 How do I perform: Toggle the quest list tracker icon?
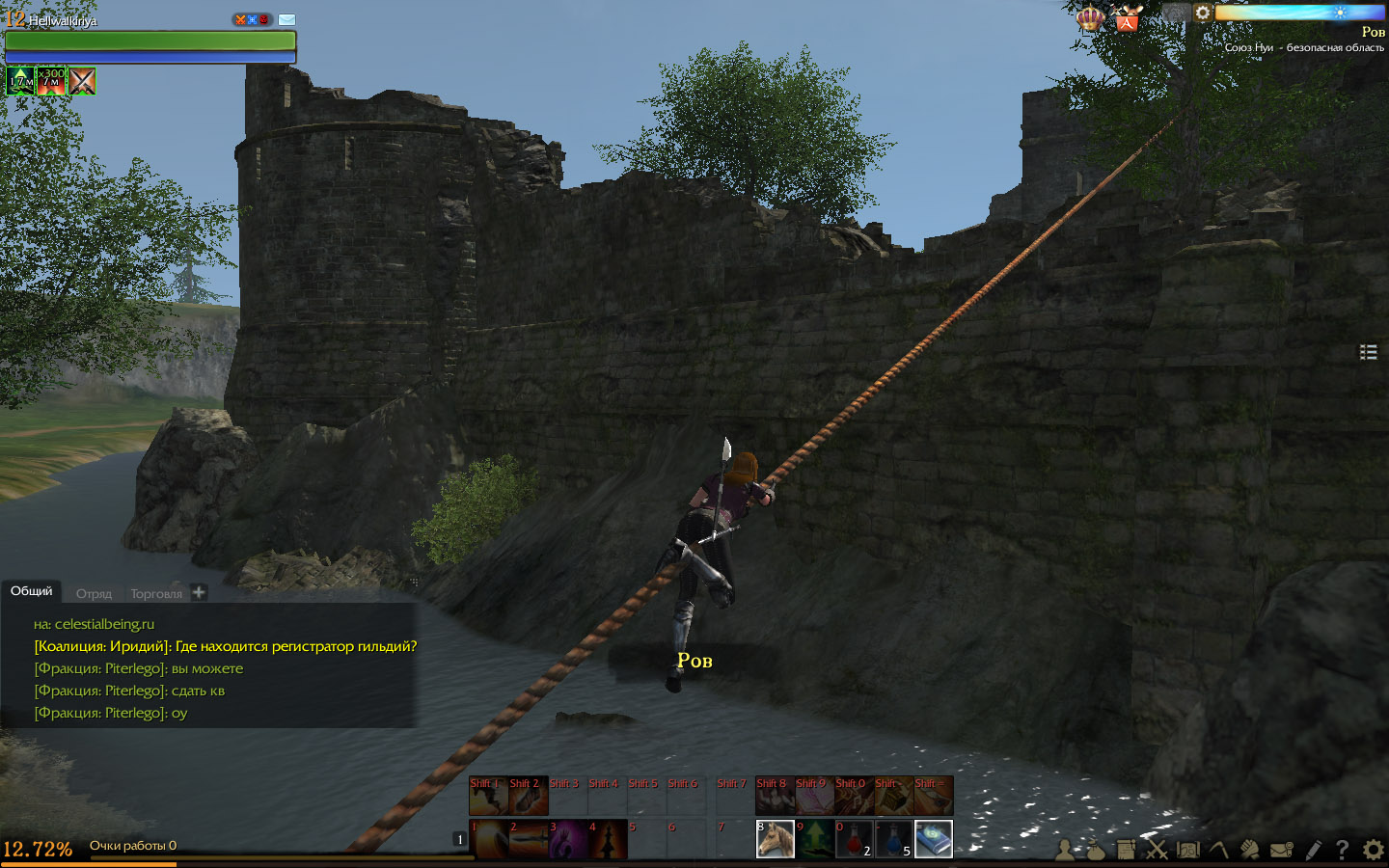pos(1368,352)
